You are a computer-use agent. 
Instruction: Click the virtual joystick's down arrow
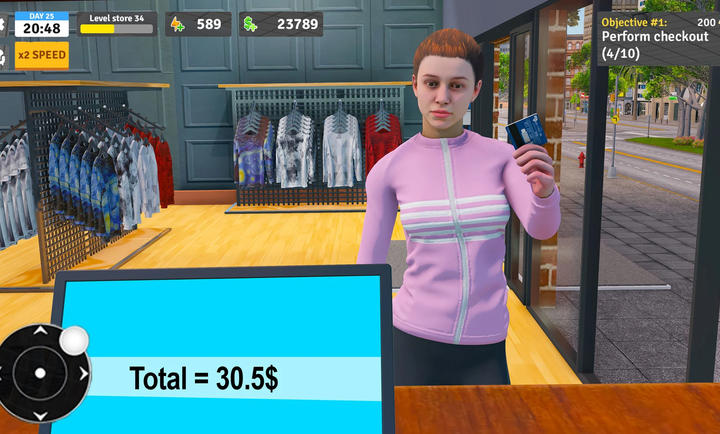(40, 416)
